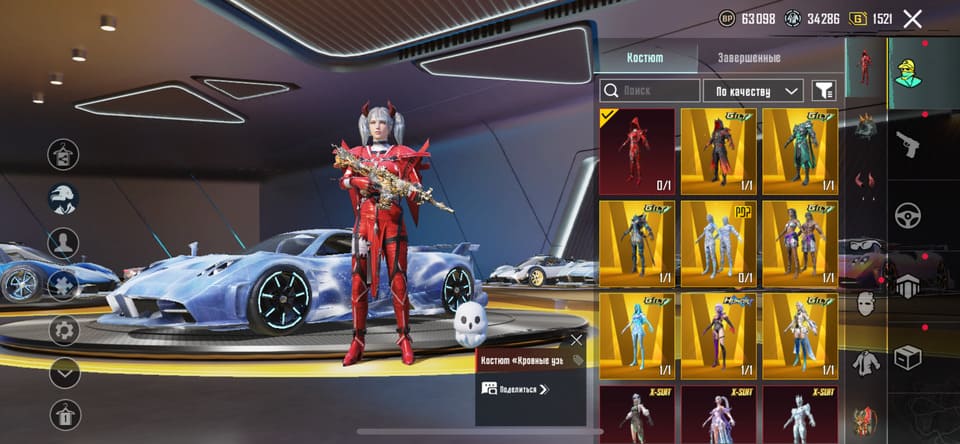Open the pistol weapon skins category
Image resolution: width=960 pixels, height=444 pixels.
pyautogui.click(x=907, y=144)
